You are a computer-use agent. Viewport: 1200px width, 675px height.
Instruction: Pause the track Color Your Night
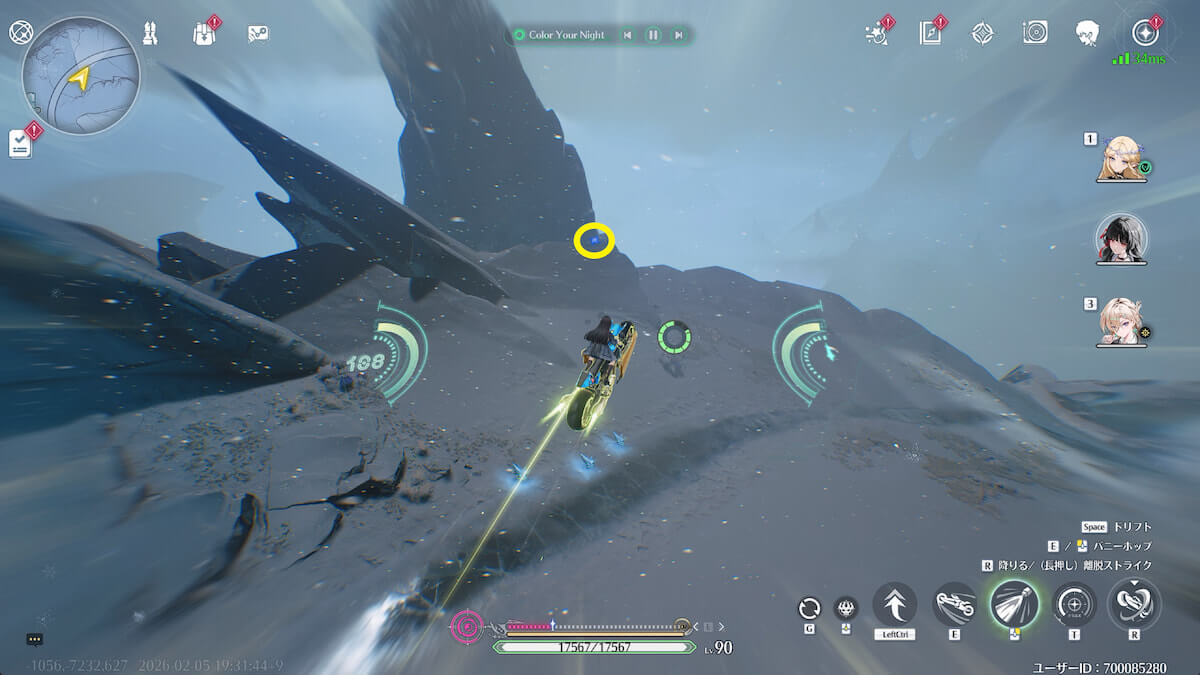653,35
